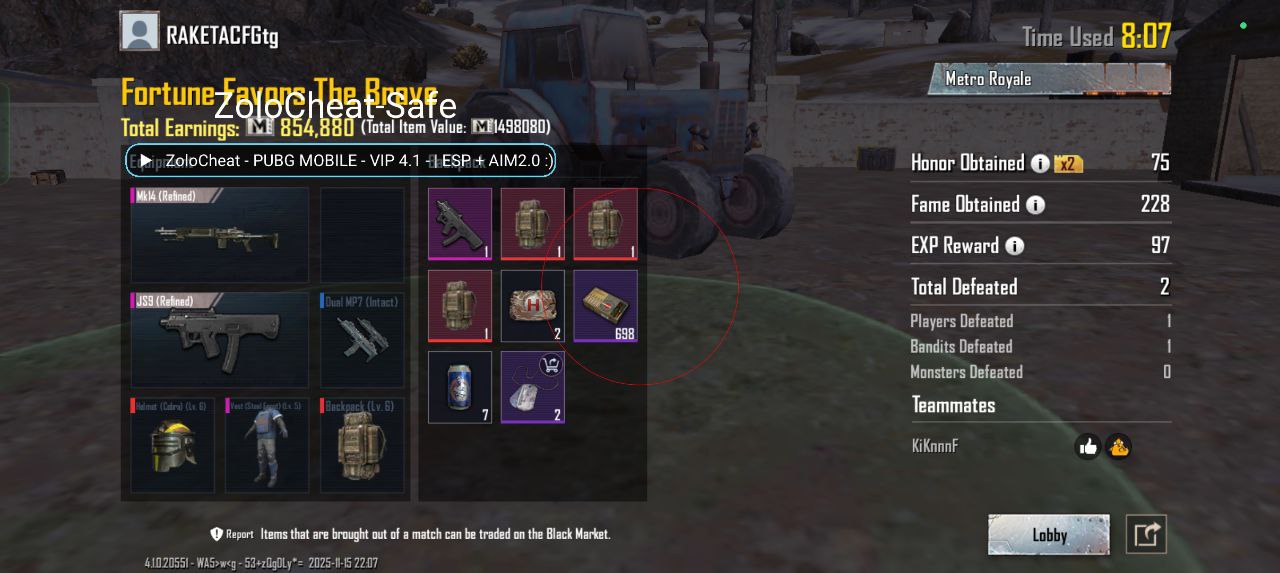Give teammate KiKnnnF a thumbs-up

[1088, 447]
